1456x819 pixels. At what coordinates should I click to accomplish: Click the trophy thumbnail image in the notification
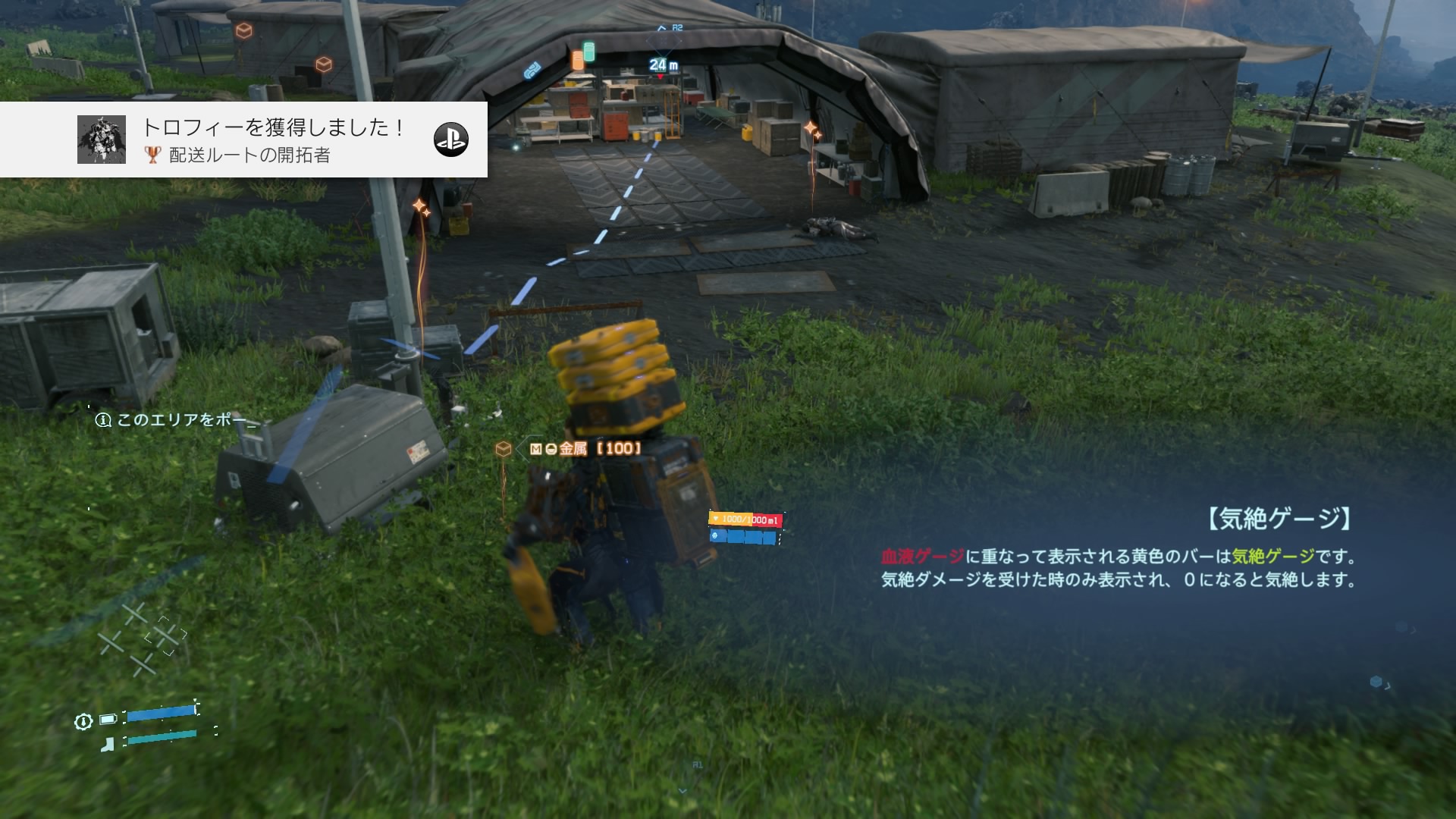coord(102,140)
